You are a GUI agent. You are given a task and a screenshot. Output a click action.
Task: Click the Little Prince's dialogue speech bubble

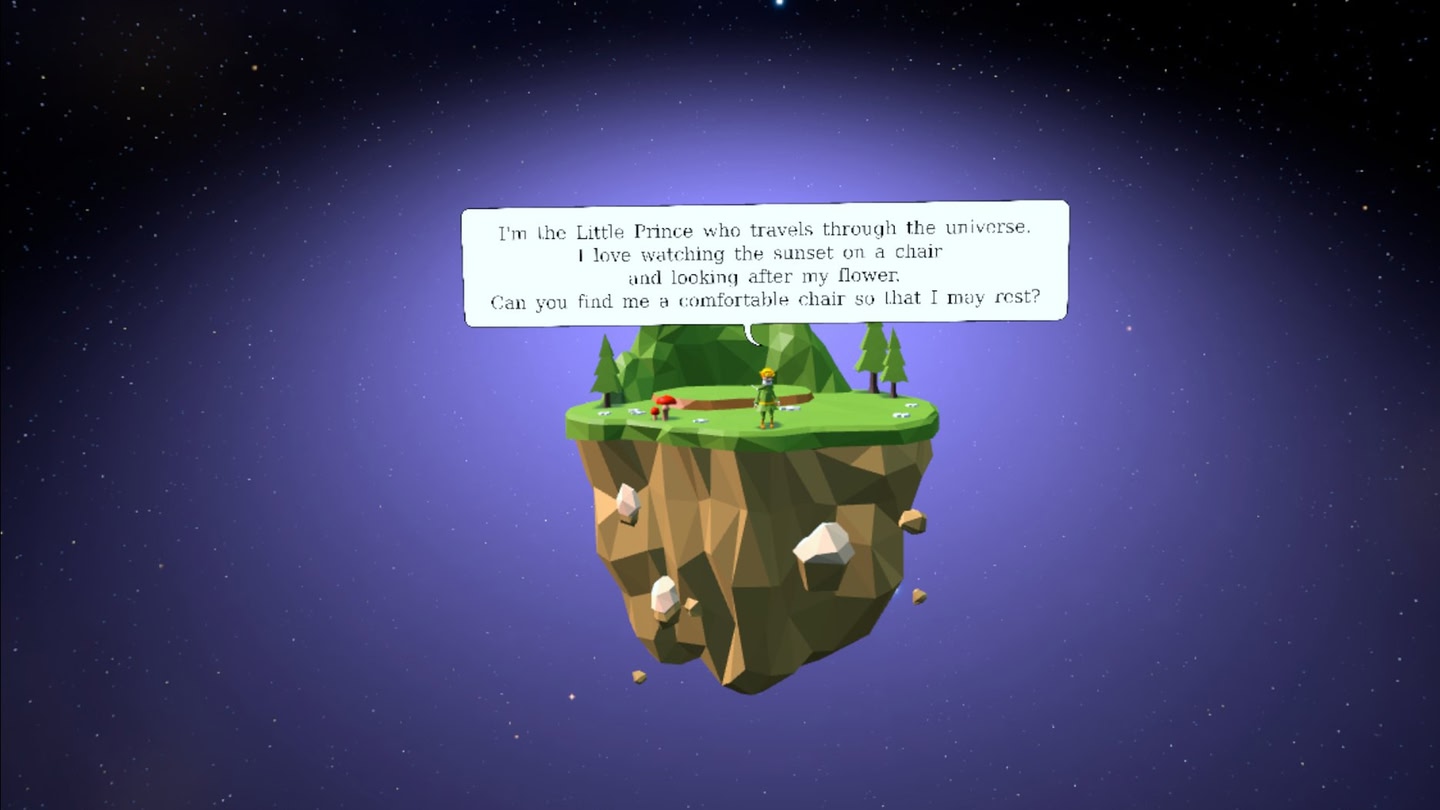[765, 264]
